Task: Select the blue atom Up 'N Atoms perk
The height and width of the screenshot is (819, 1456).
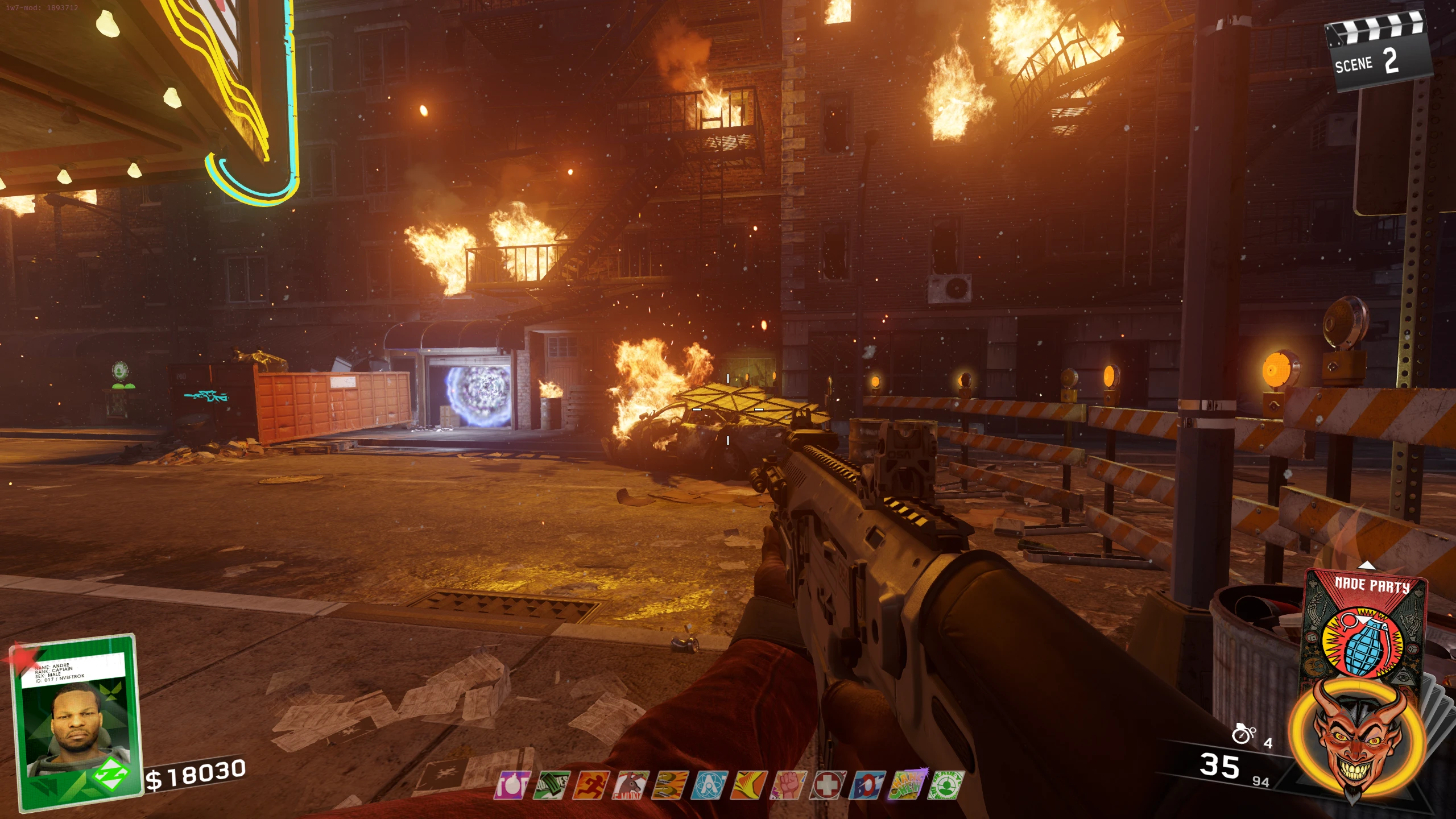Action: pos(710,785)
